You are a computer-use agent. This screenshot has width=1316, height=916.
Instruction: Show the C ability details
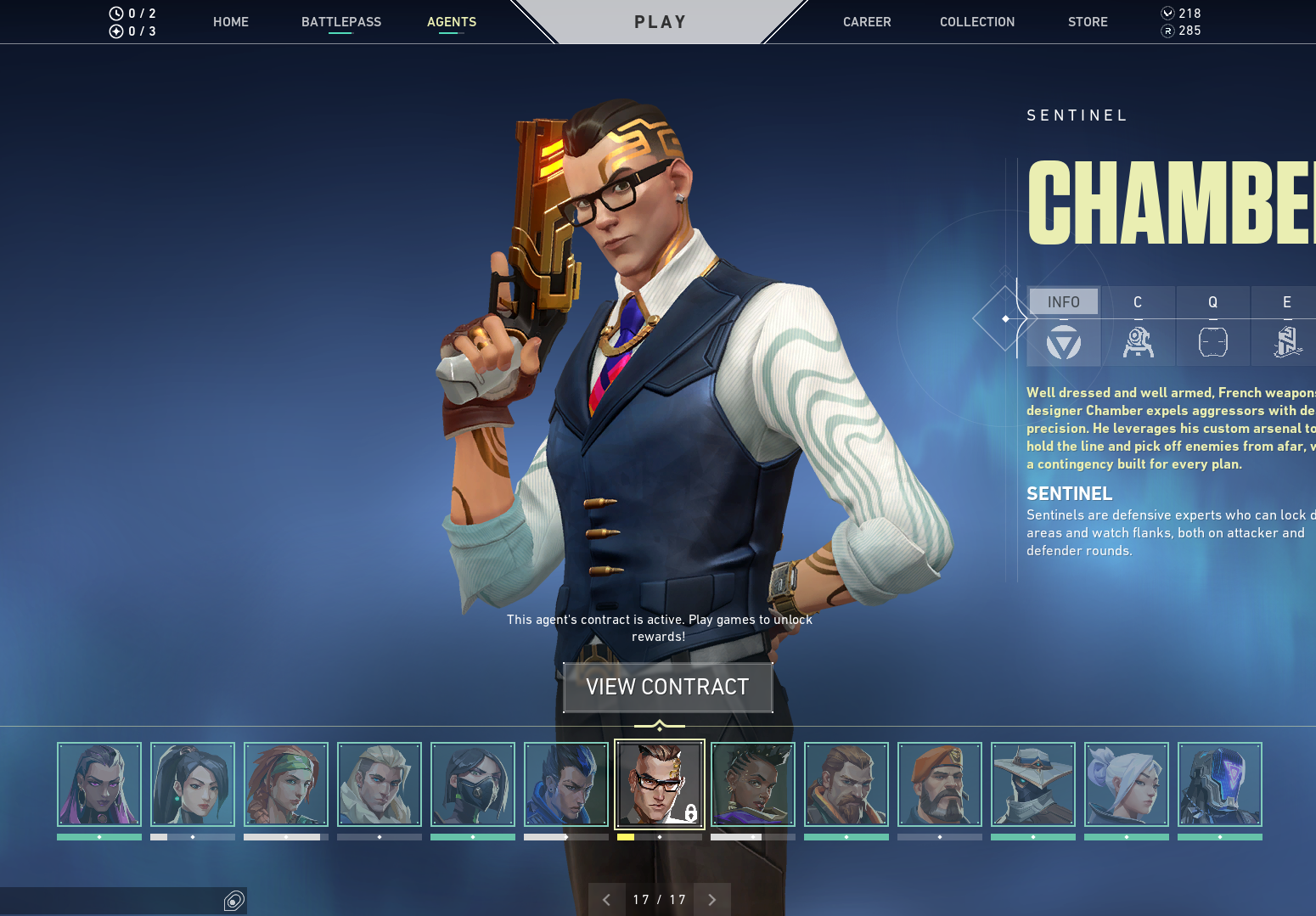(1138, 327)
